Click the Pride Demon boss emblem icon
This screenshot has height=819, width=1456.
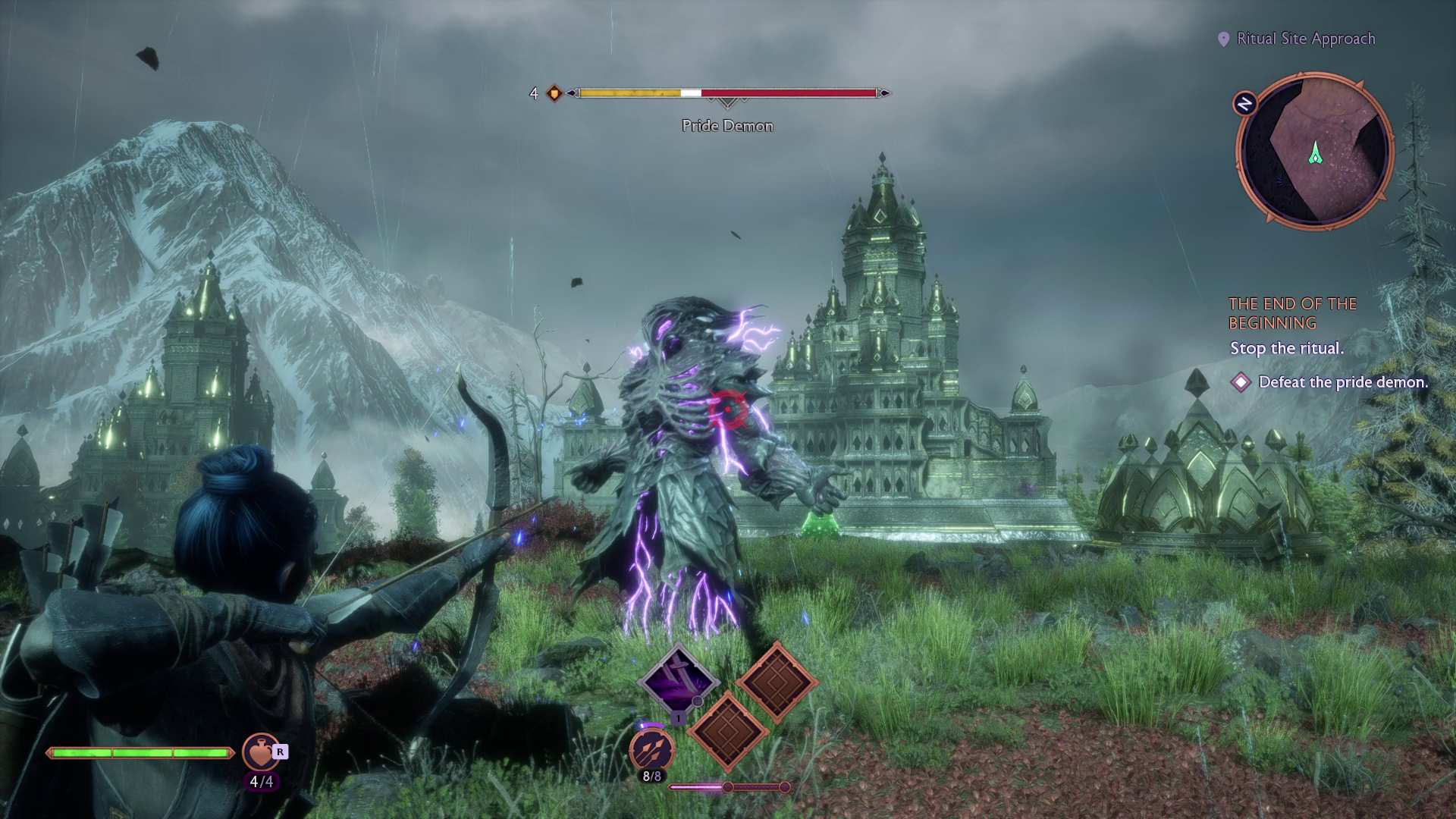coord(554,93)
